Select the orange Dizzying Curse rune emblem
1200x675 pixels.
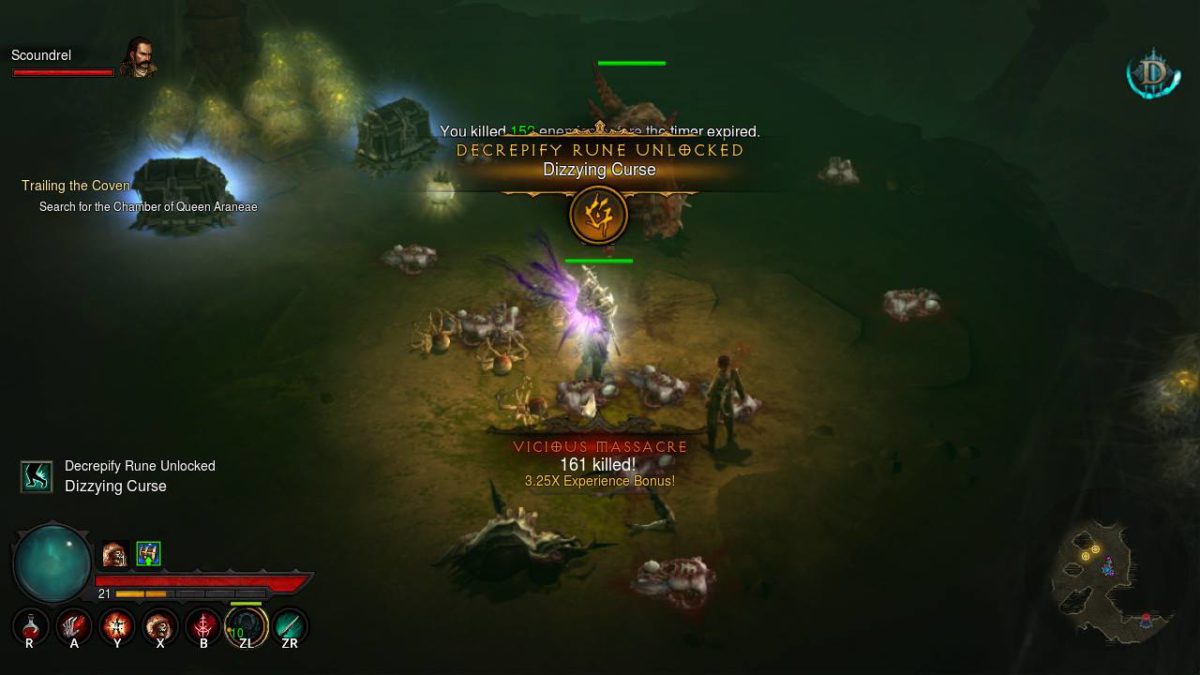pos(598,215)
